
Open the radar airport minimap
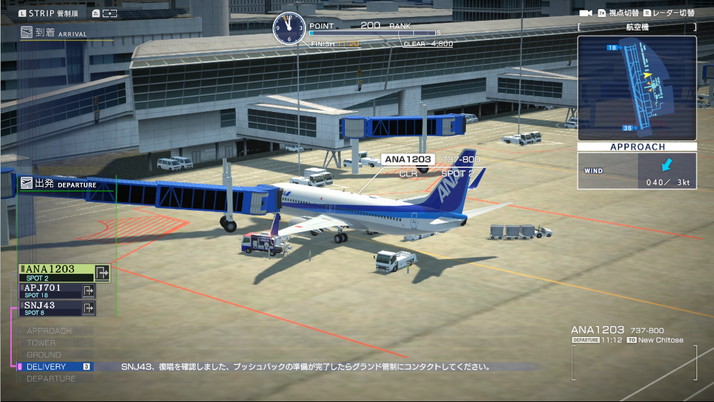coord(637,87)
